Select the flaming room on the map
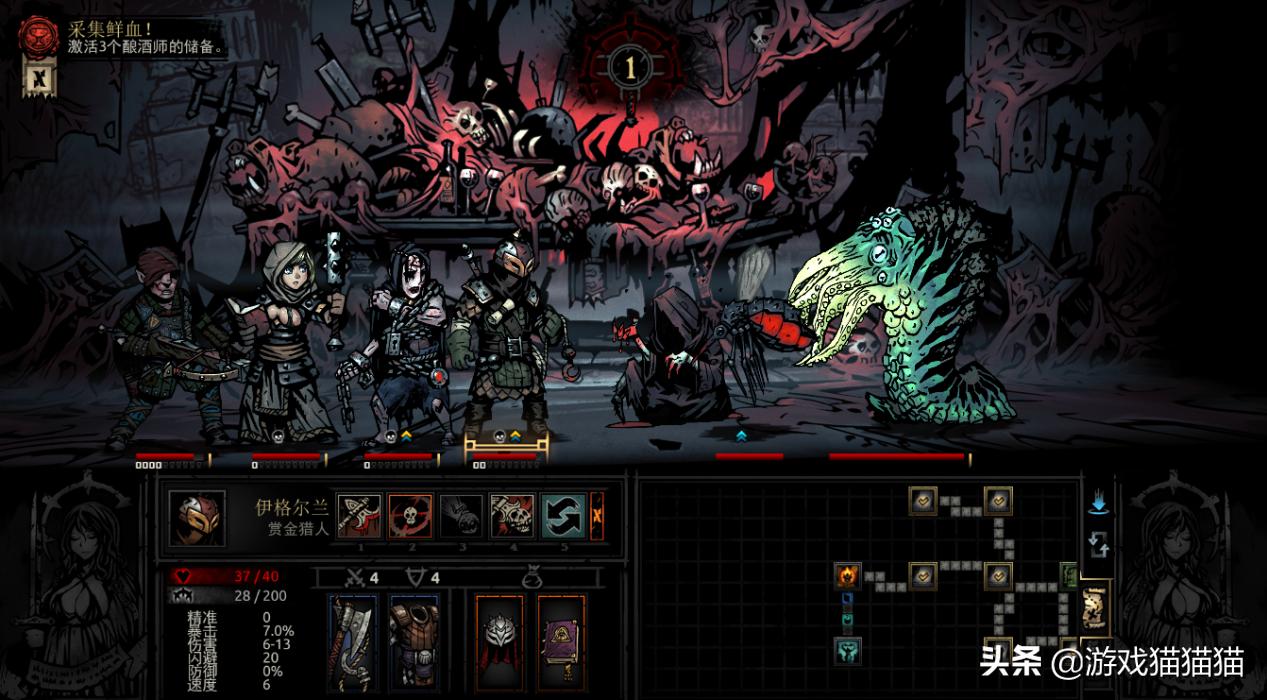 [847, 575]
